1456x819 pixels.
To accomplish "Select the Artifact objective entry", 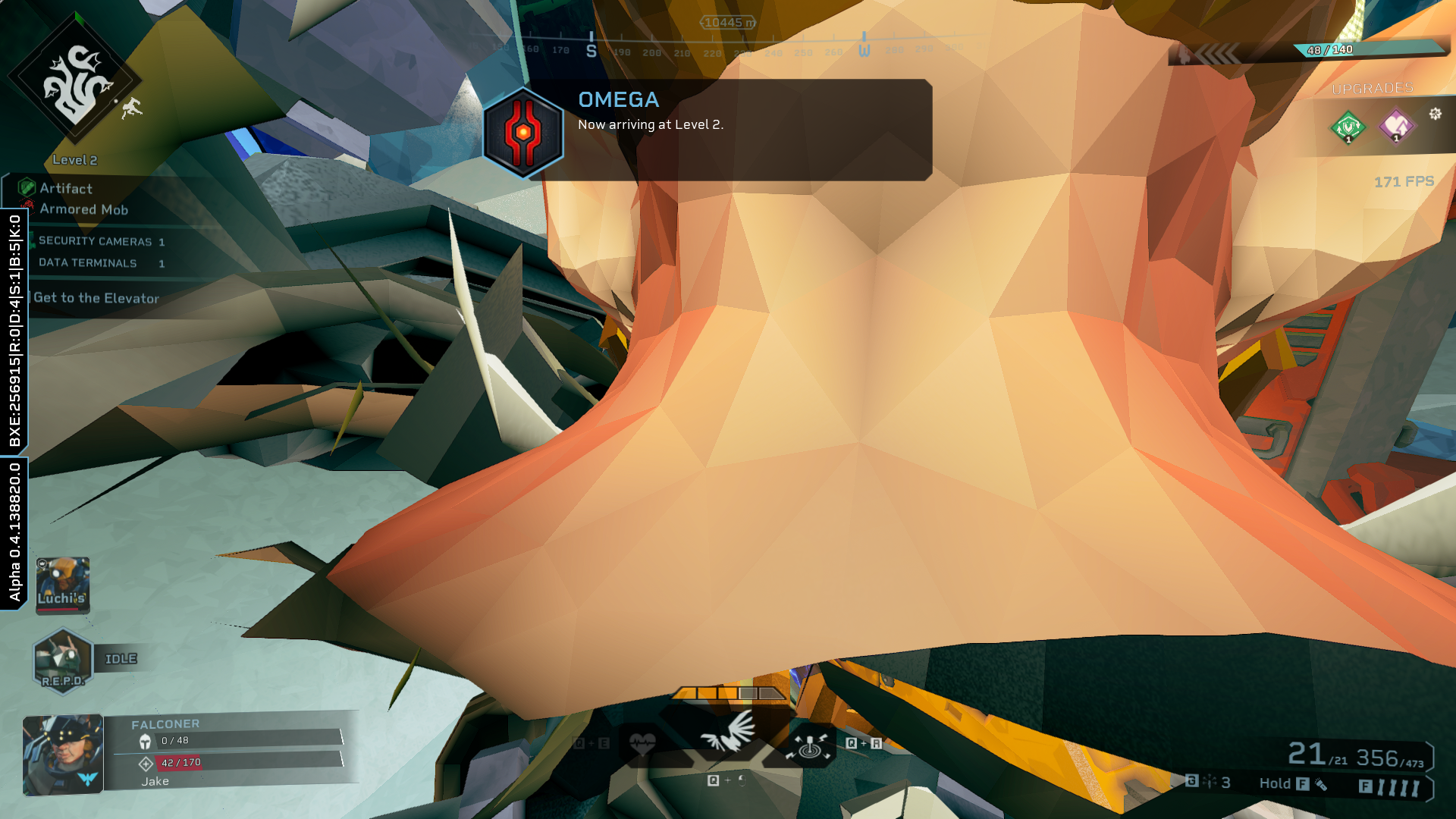I will click(x=66, y=188).
